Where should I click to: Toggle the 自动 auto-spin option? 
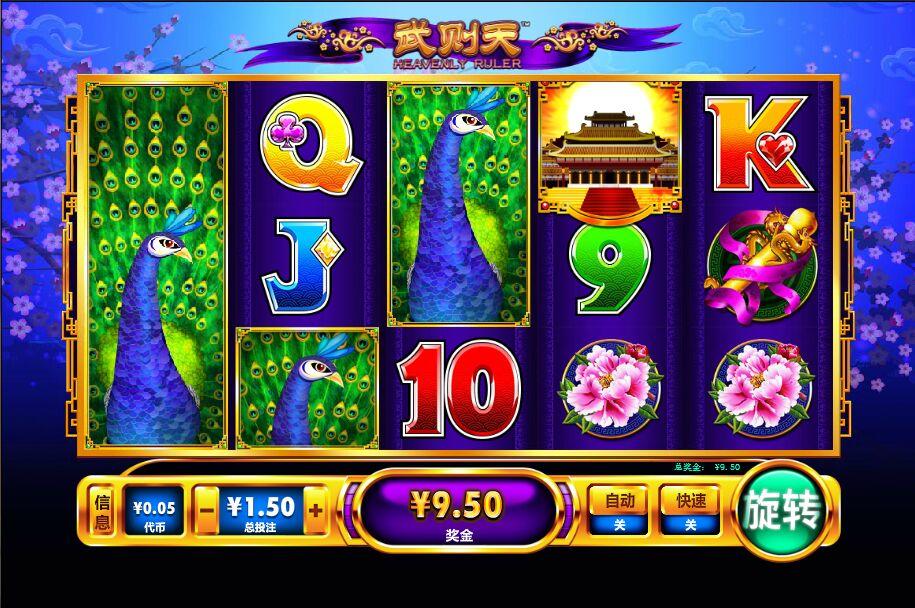pos(617,511)
